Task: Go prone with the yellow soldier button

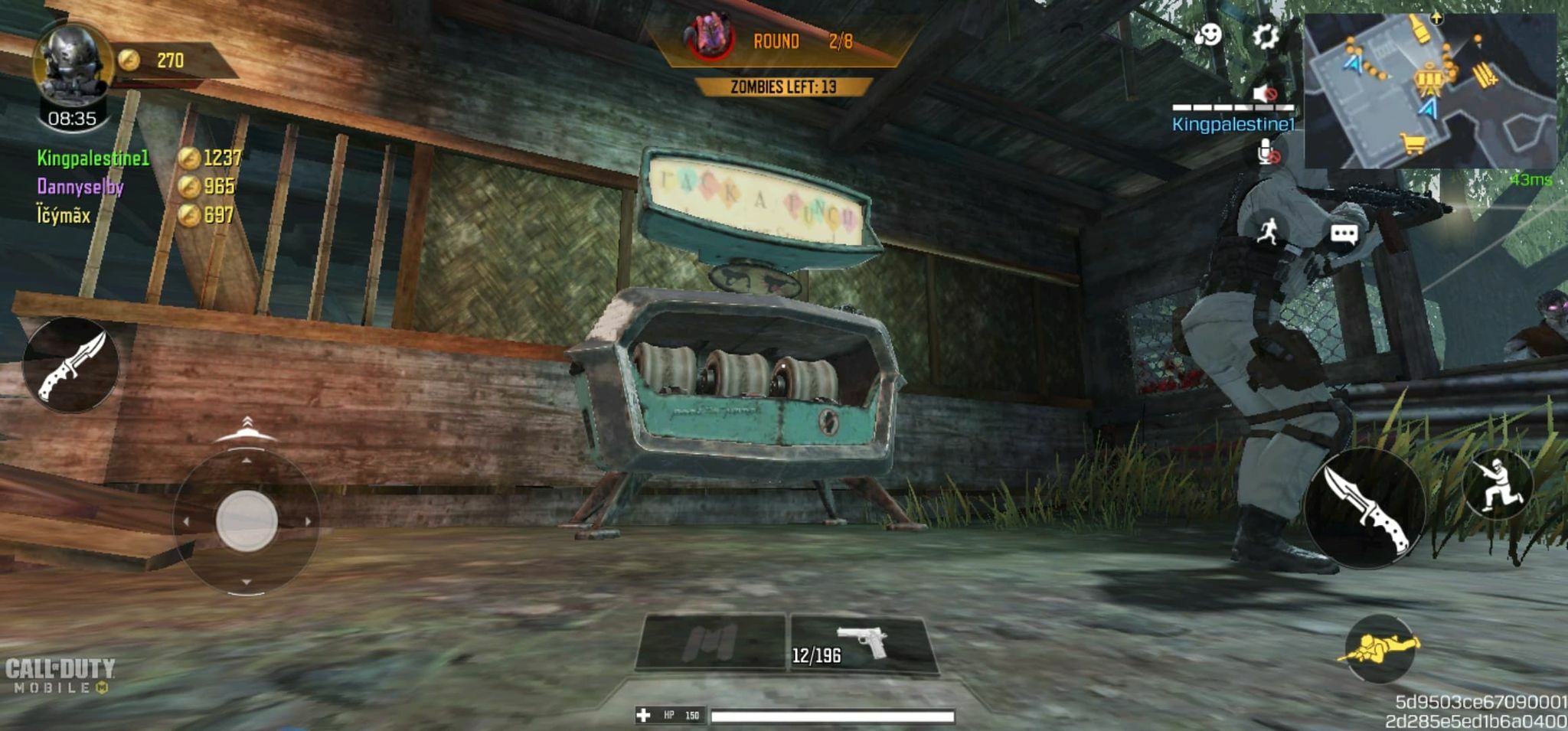Action: coord(1380,649)
